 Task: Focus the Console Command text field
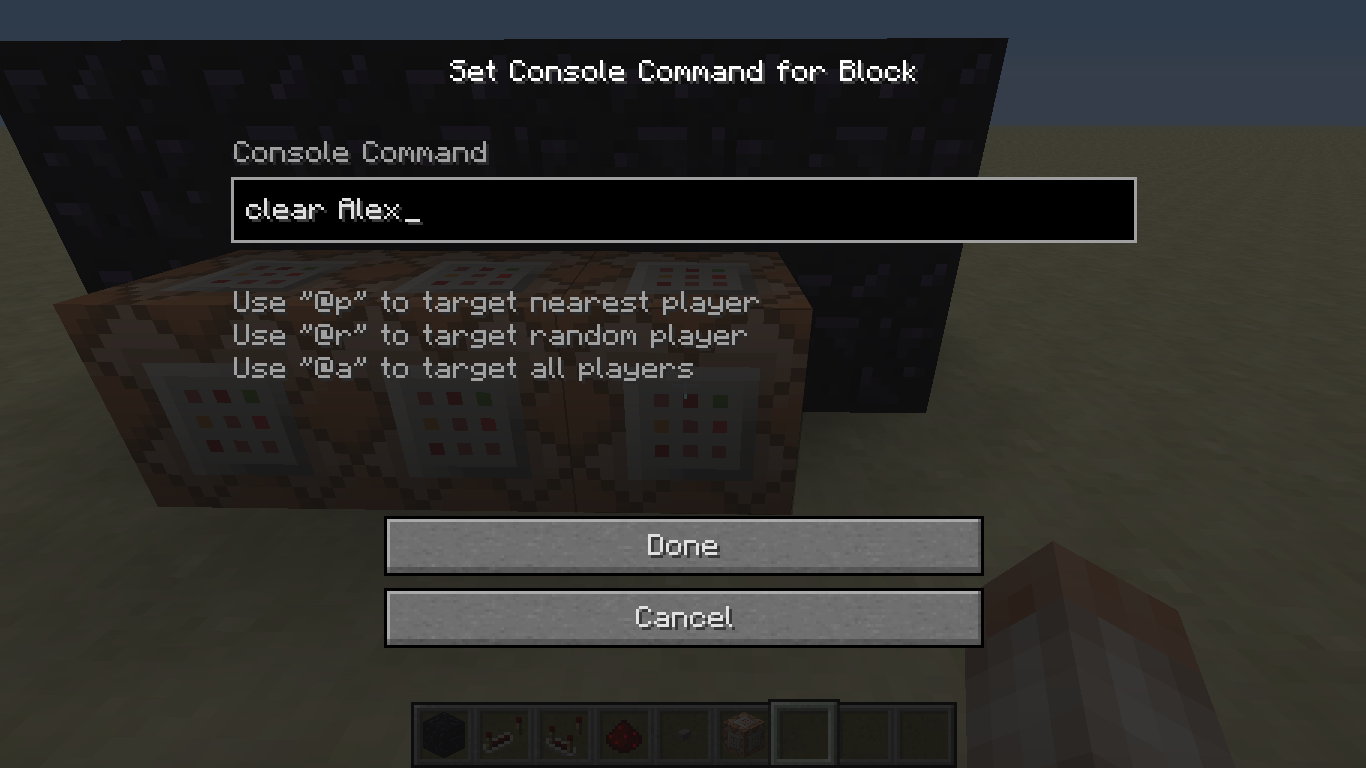click(683, 210)
